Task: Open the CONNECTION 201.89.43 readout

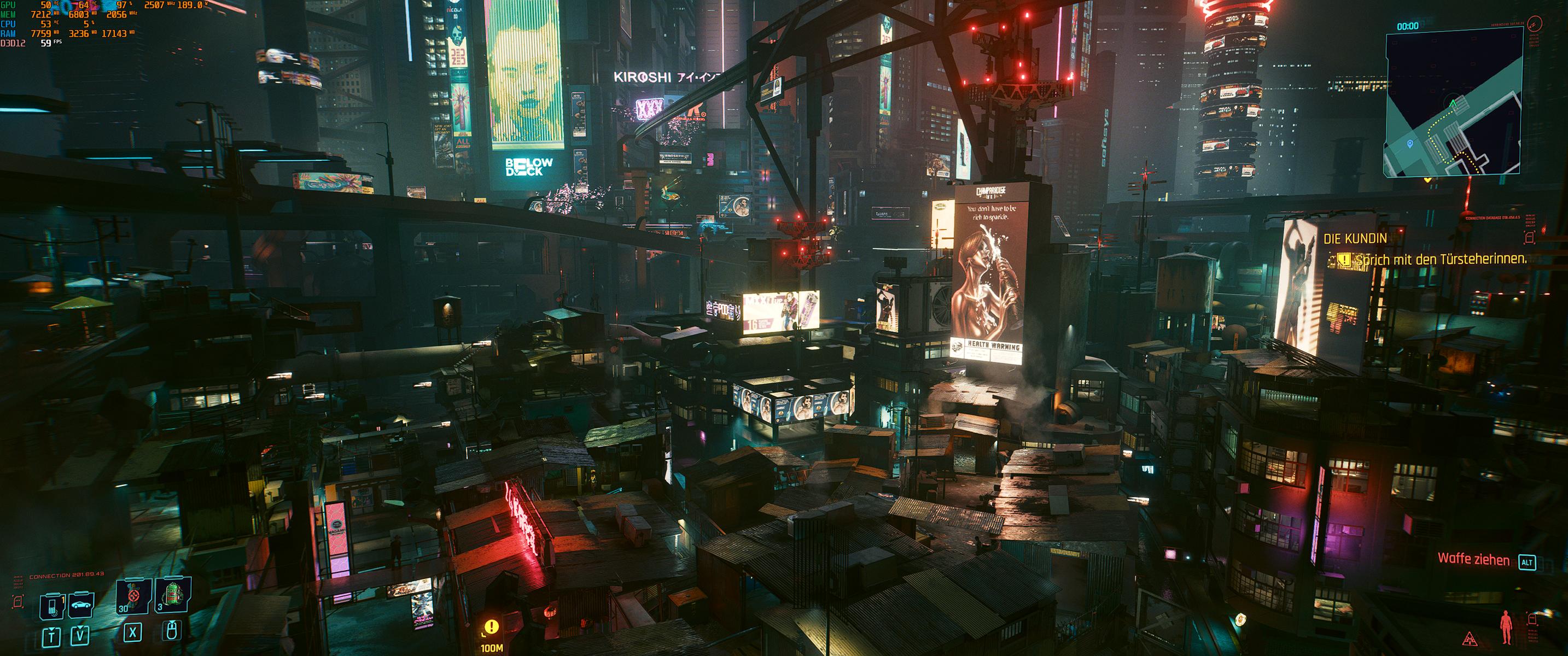Action: (x=67, y=576)
